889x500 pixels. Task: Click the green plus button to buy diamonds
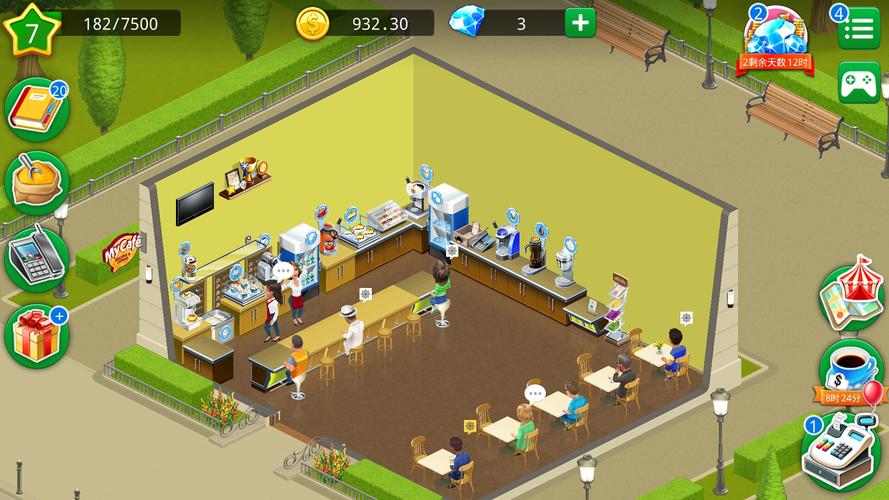click(x=580, y=23)
